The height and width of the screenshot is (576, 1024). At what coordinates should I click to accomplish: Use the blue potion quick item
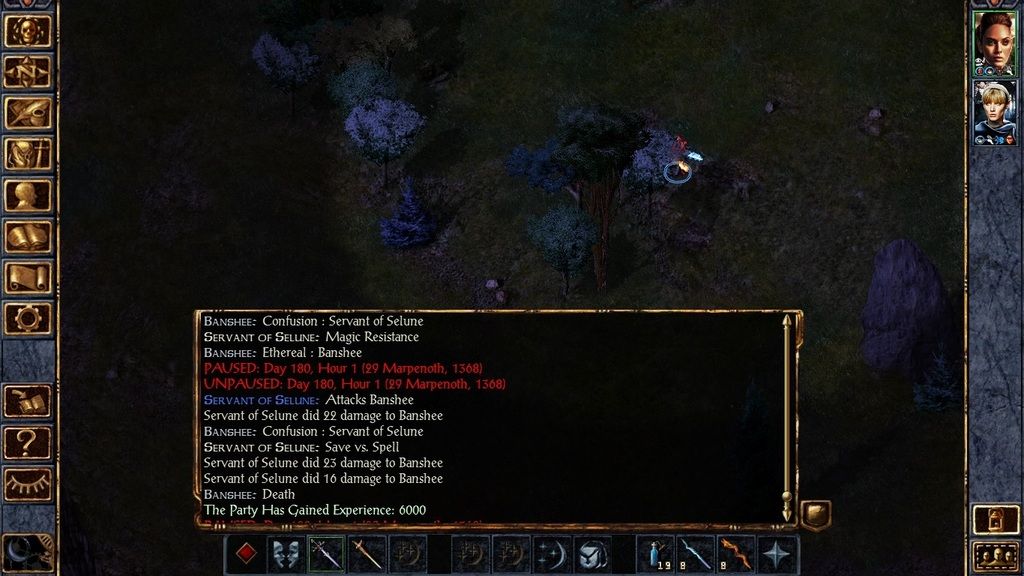[657, 554]
